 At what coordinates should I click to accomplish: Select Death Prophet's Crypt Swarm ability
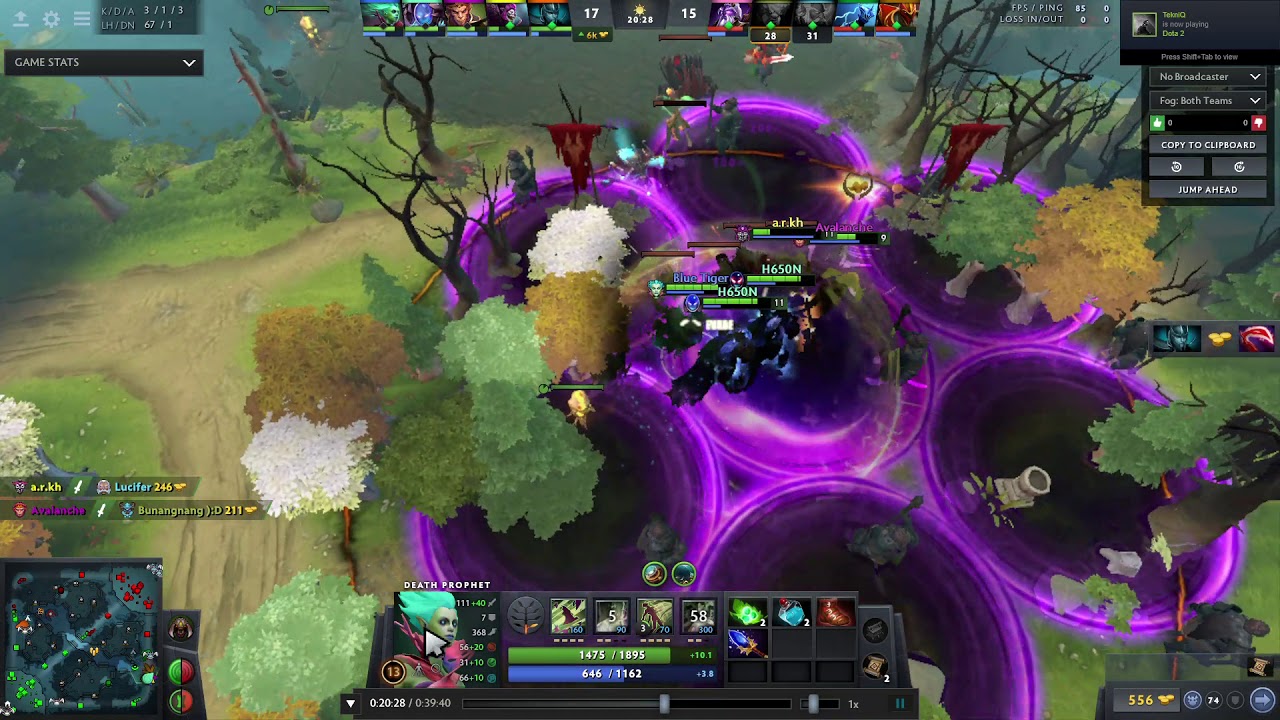click(567, 617)
